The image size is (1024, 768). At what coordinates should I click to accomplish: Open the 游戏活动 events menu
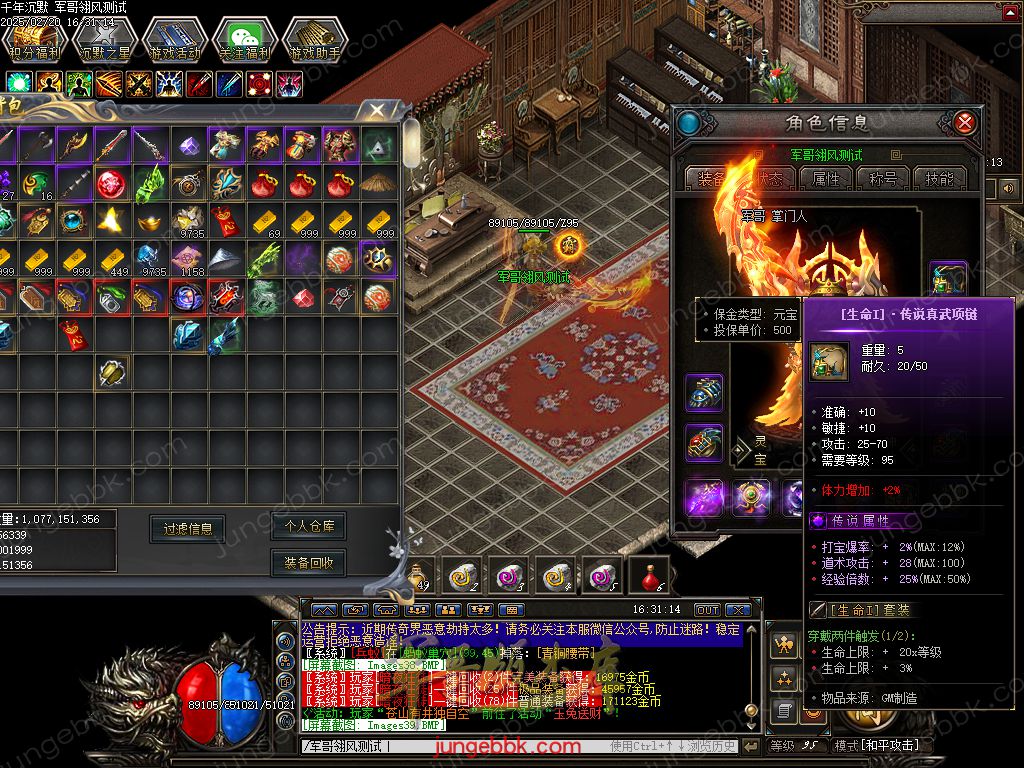(175, 40)
